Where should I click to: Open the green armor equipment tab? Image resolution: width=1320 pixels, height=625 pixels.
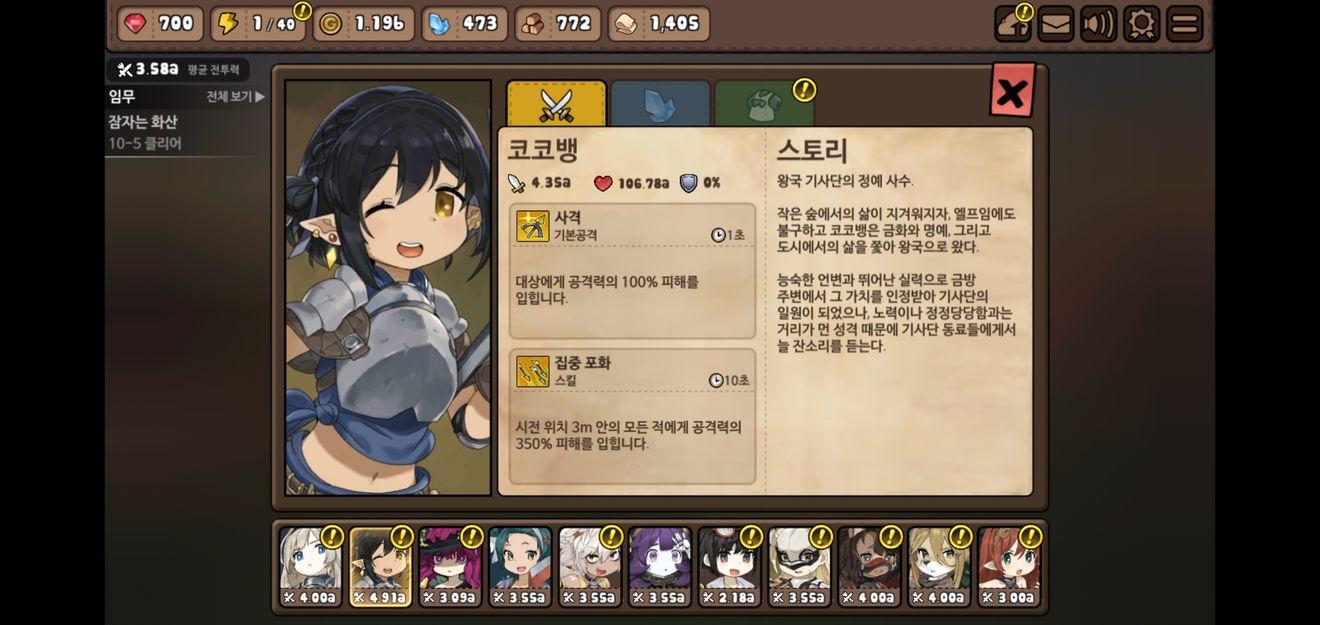click(764, 103)
